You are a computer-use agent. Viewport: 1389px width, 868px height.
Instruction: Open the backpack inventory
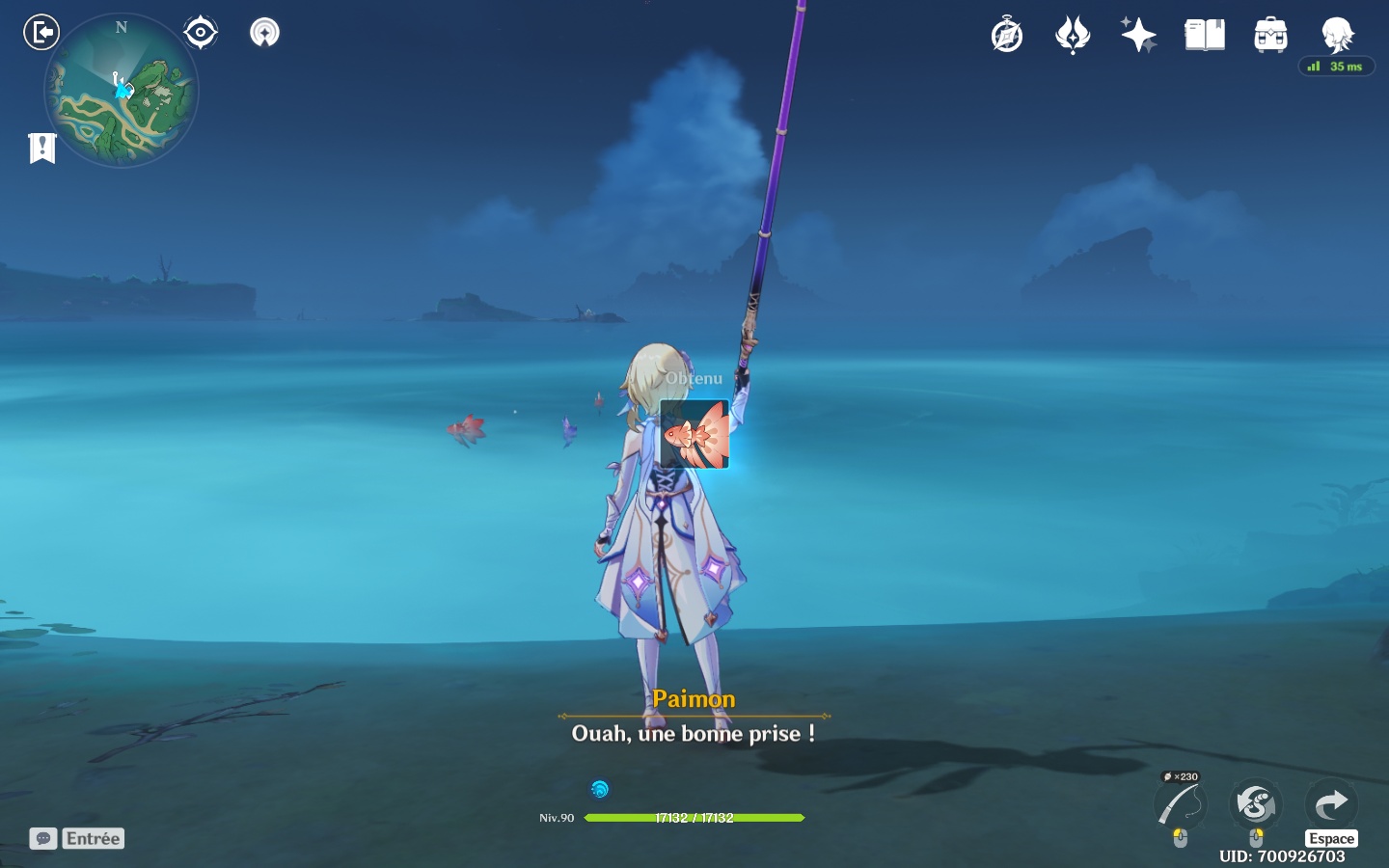1270,36
